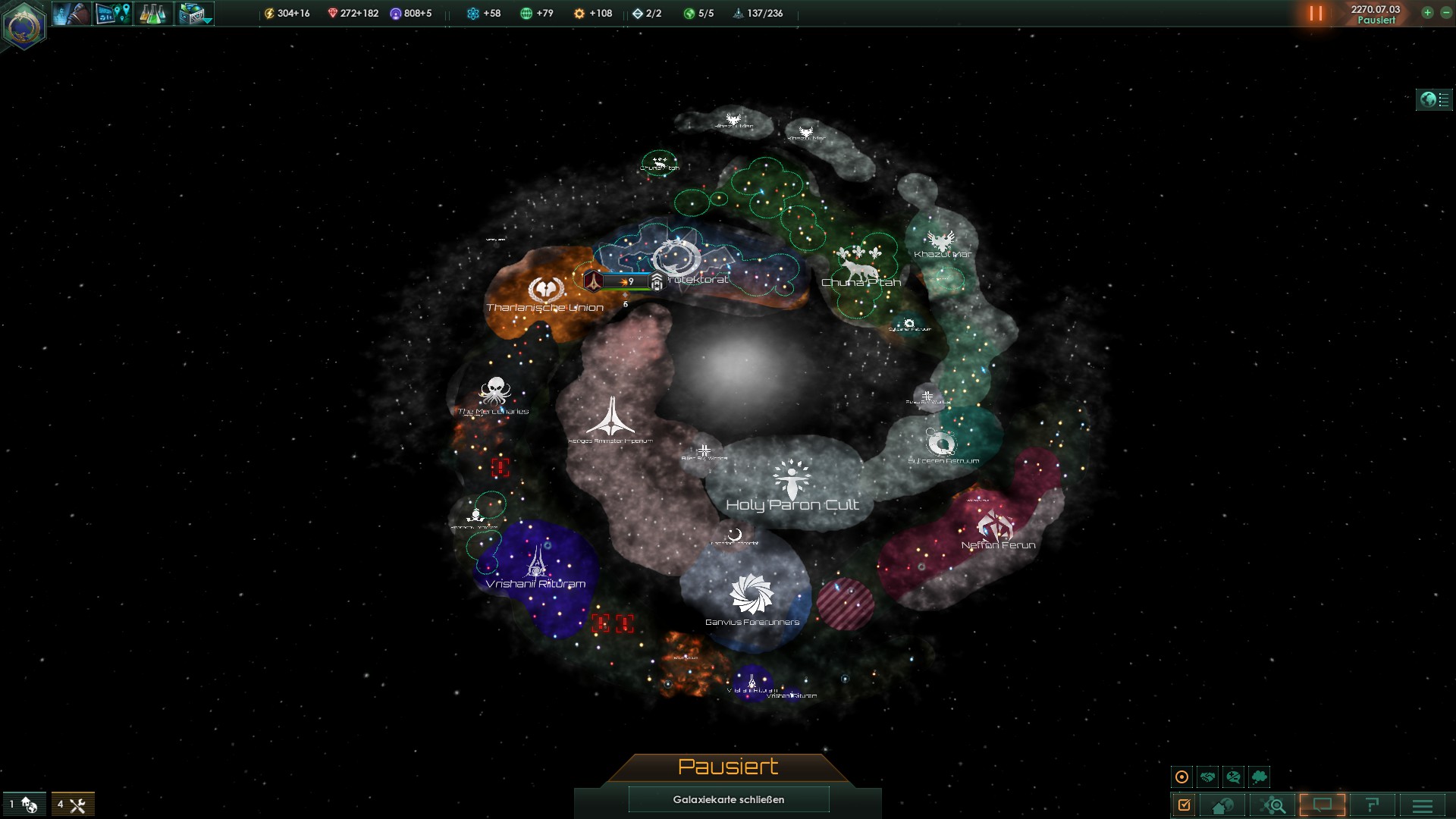Select the orange circle map mode

[x=1181, y=777]
